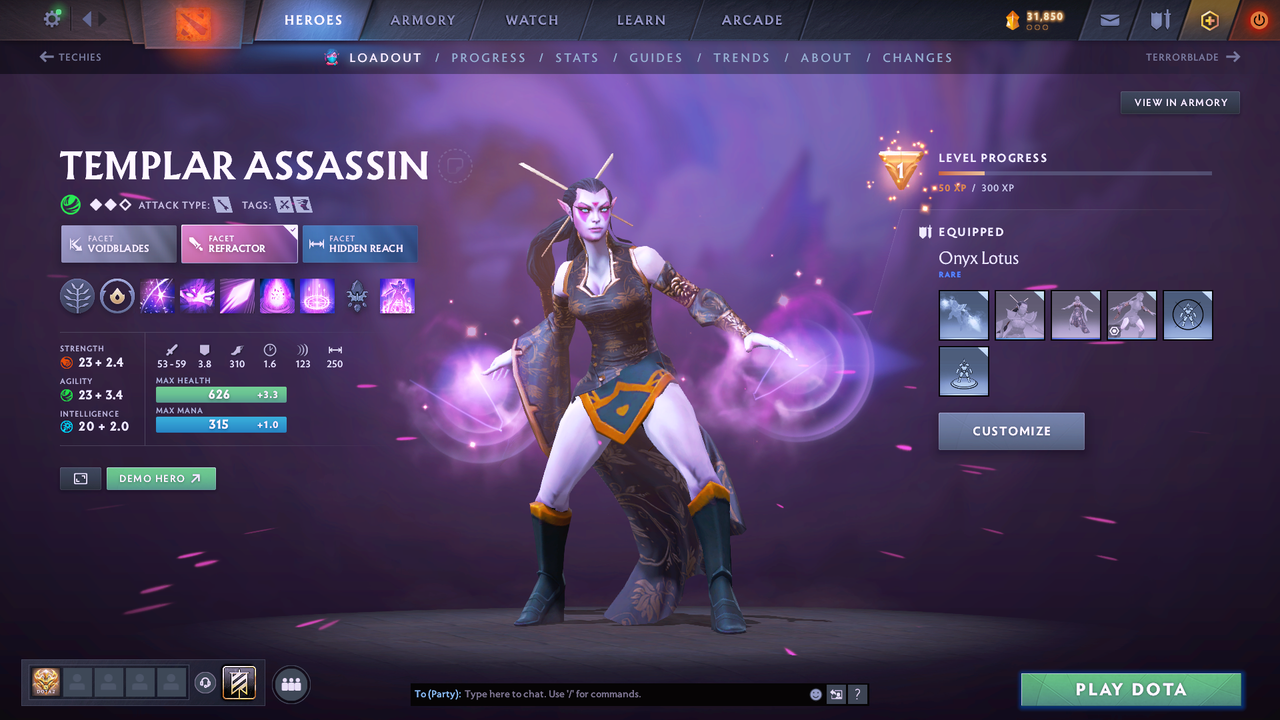Select the Onyx Lotus weapon thumbnail
The height and width of the screenshot is (720, 1280).
[x=963, y=314]
